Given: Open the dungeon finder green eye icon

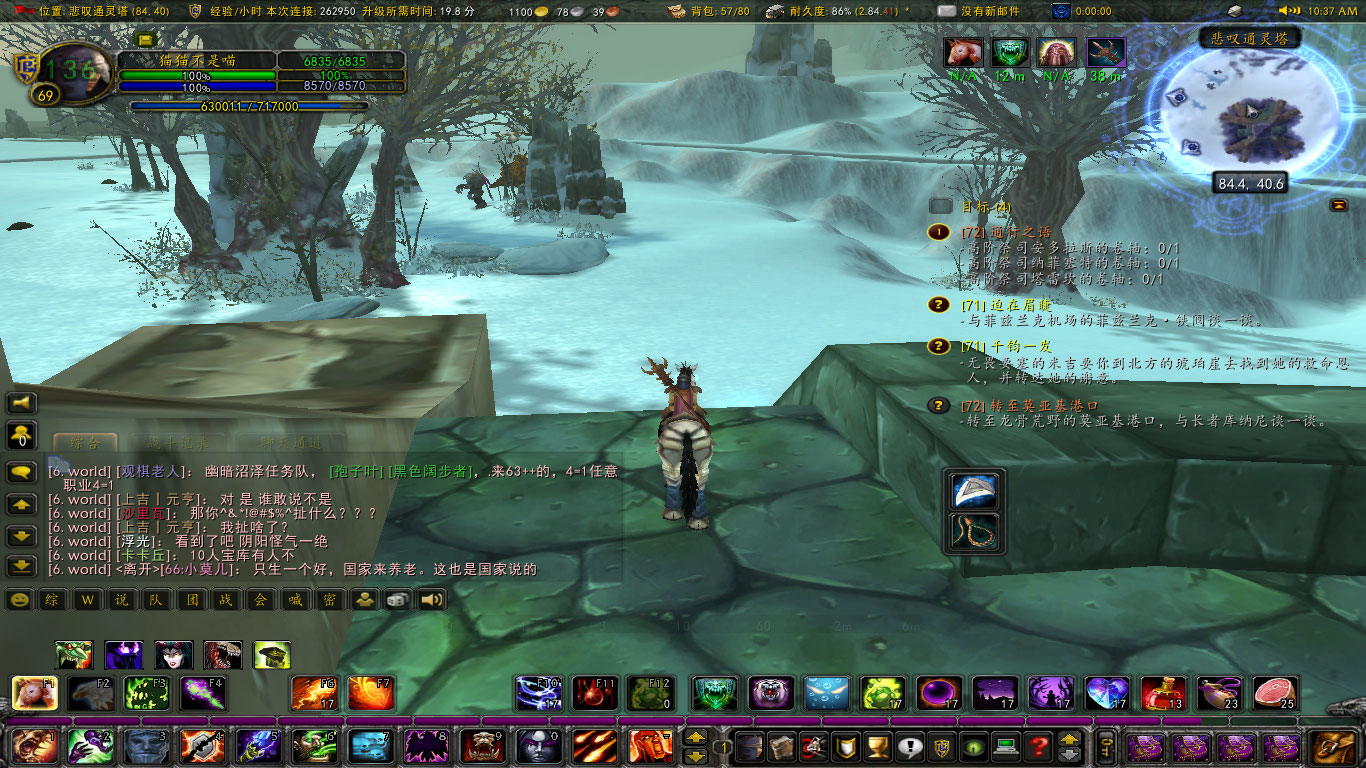Looking at the screenshot, I should pyautogui.click(x=975, y=745).
